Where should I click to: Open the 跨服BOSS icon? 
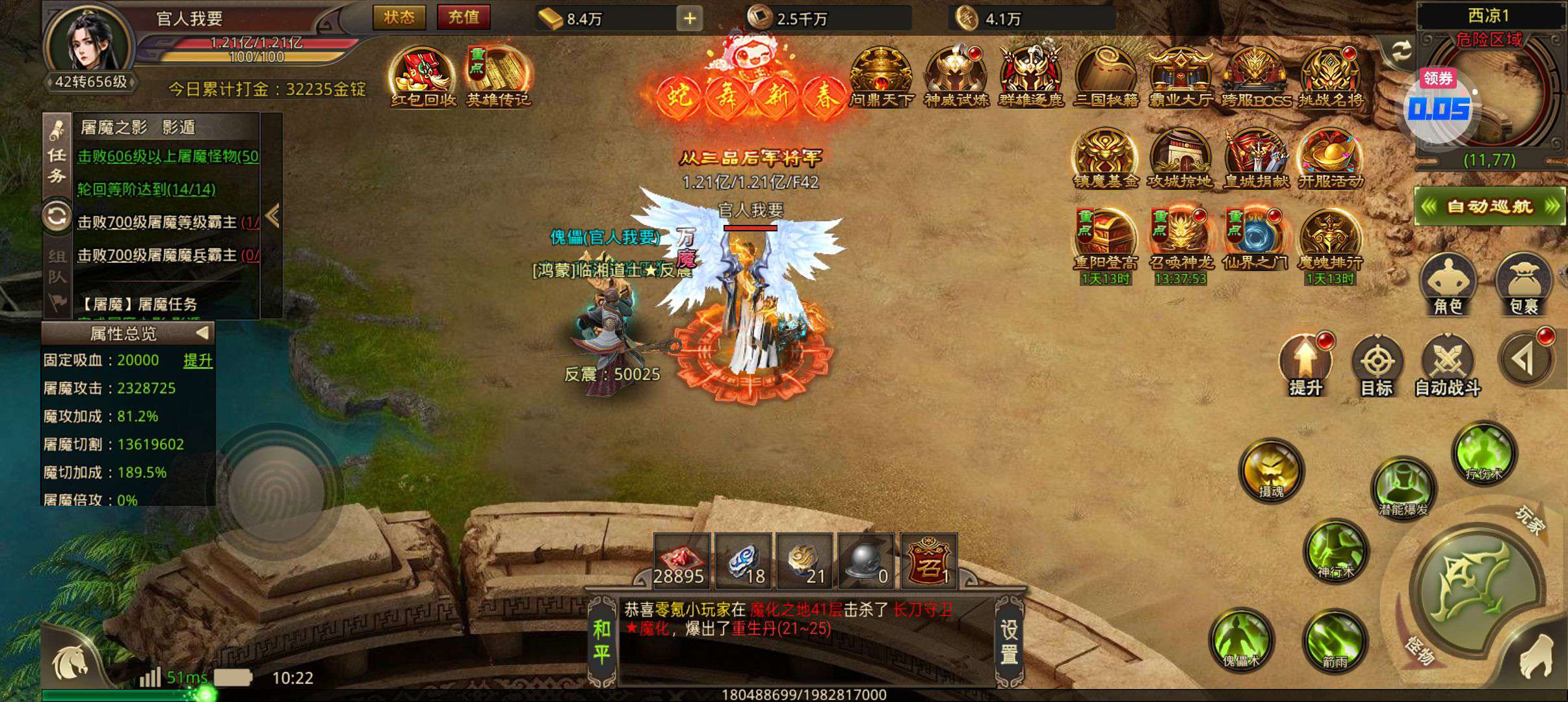click(1255, 77)
